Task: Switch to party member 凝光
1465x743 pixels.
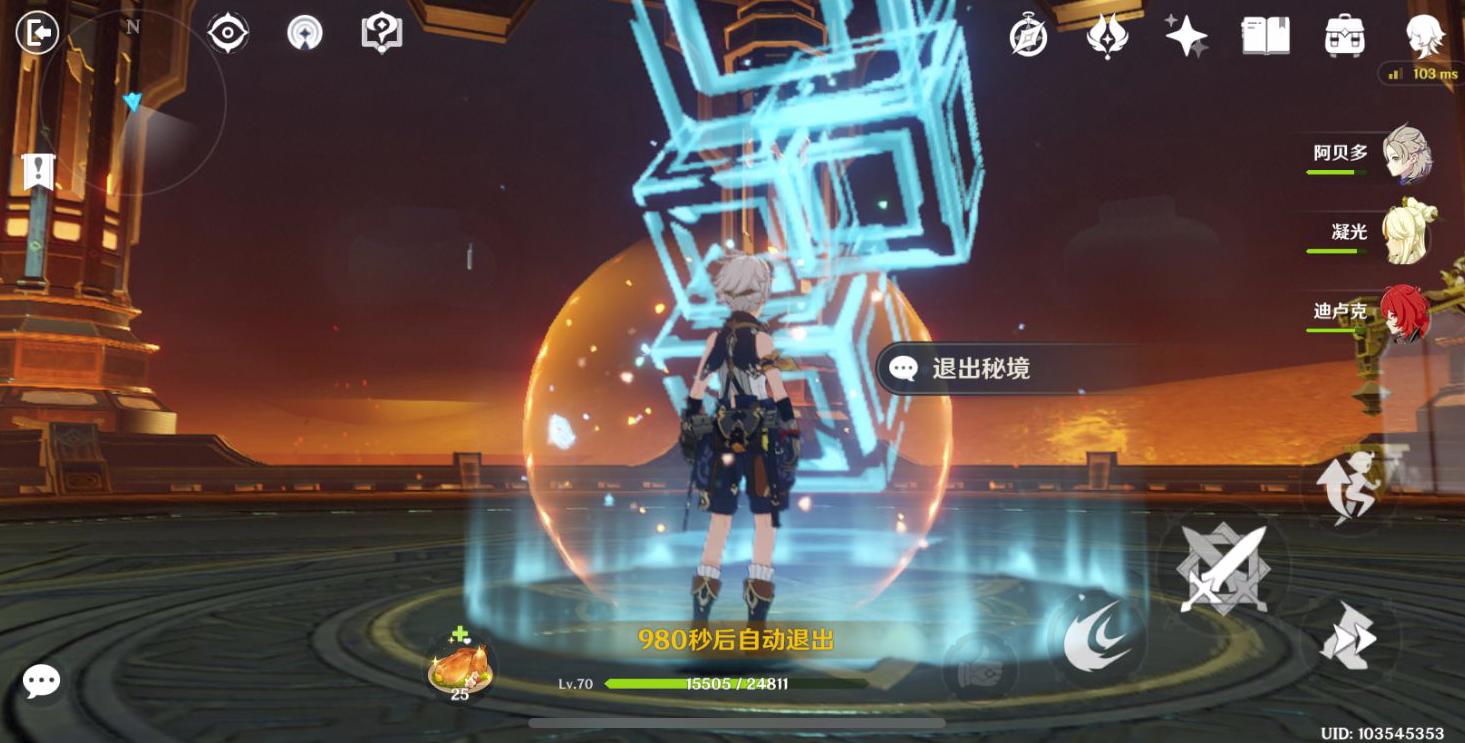Action: point(1405,234)
